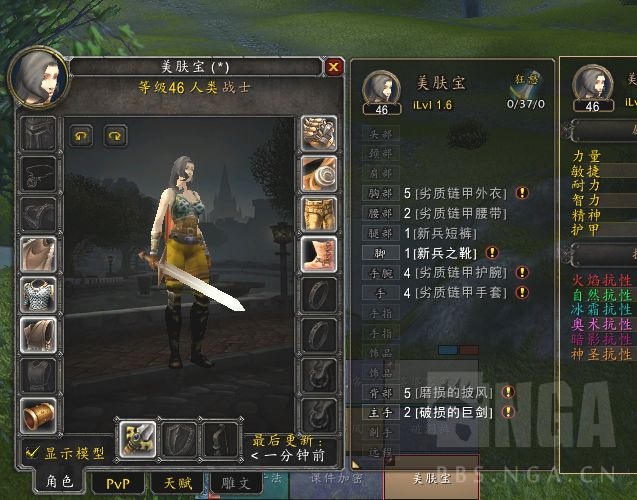Rotate the character model left
This screenshot has height=500, width=637.
click(x=78, y=132)
